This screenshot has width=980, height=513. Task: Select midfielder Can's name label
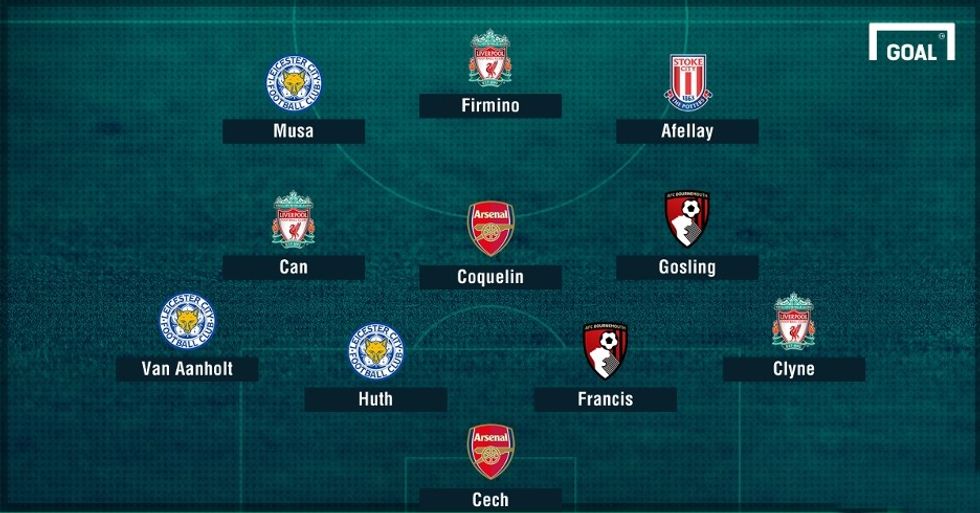[x=293, y=267]
